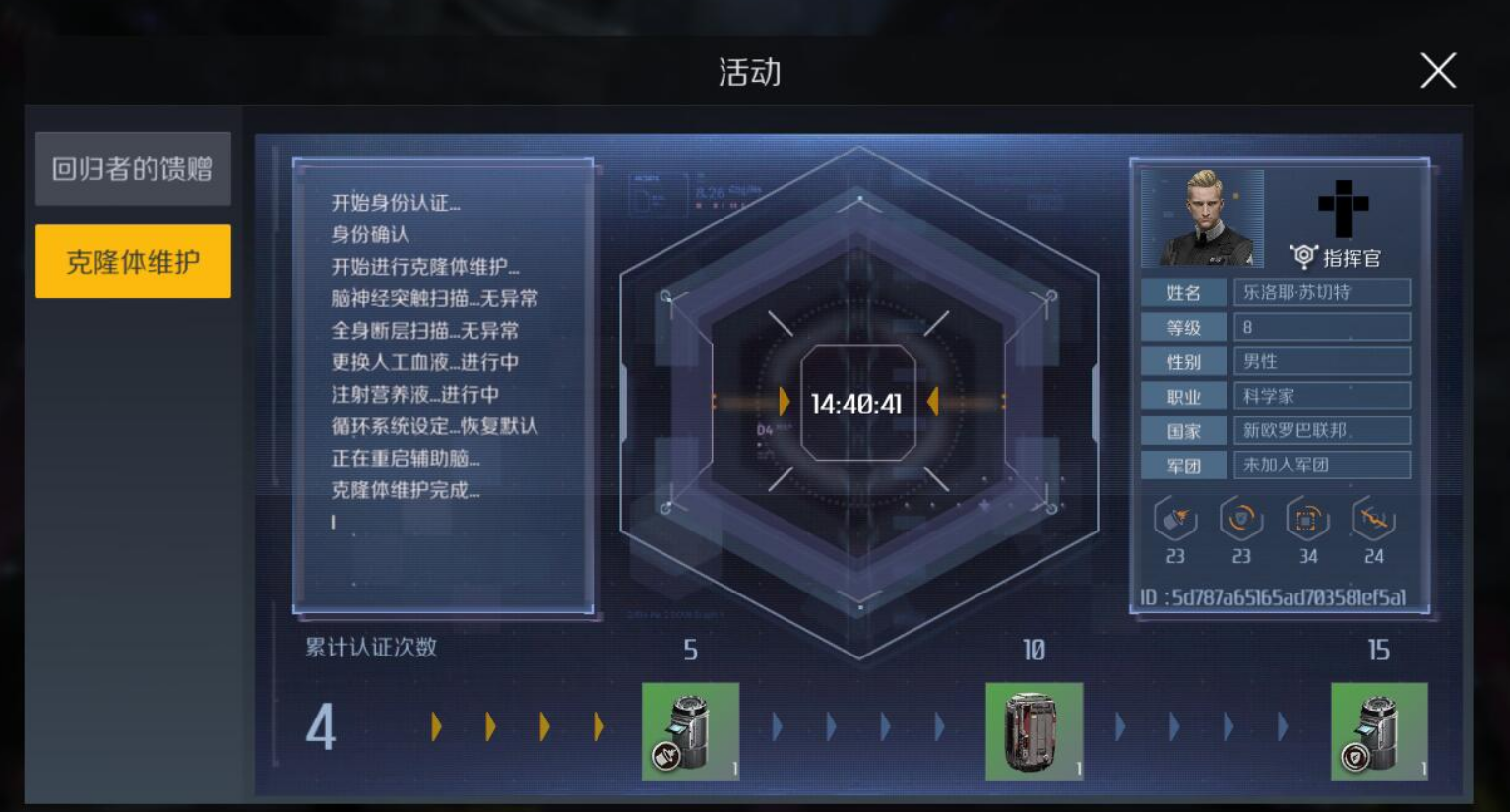Select the ID text field at panel bottom
The image size is (1510, 812).
click(x=1277, y=593)
